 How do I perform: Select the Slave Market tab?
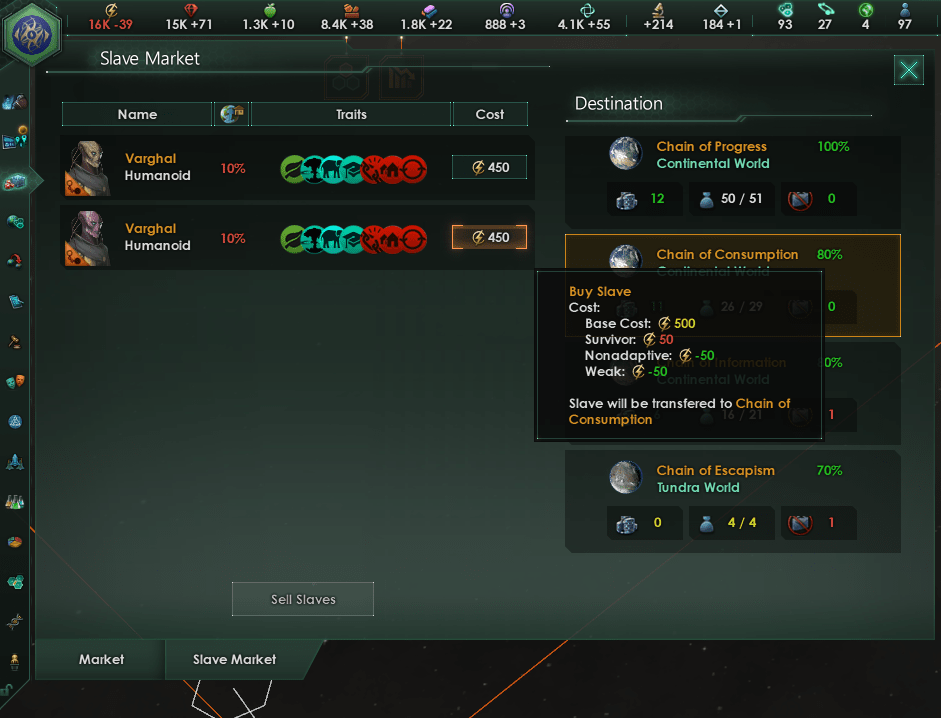point(235,659)
